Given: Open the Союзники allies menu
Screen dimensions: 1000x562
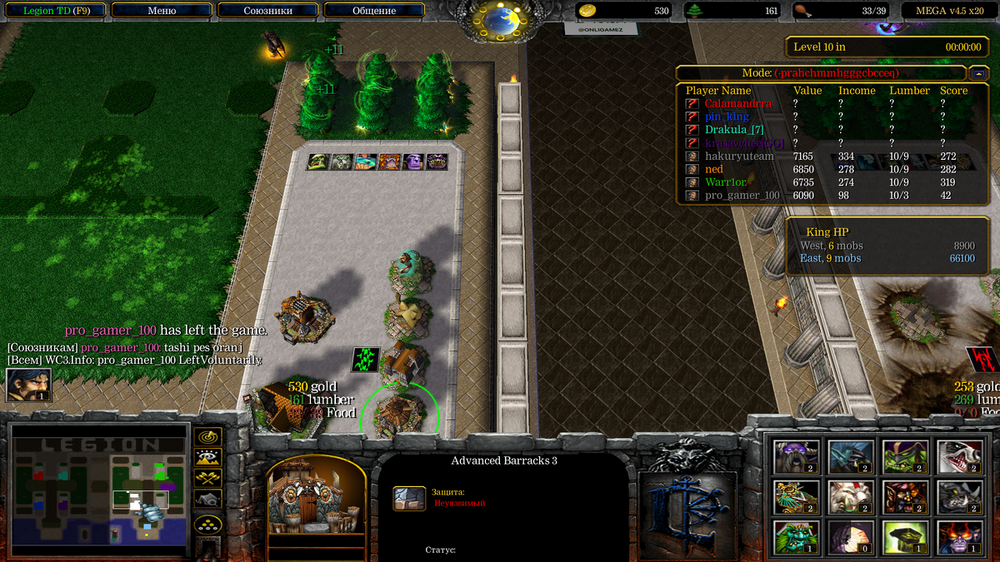Looking at the screenshot, I should pos(267,11).
